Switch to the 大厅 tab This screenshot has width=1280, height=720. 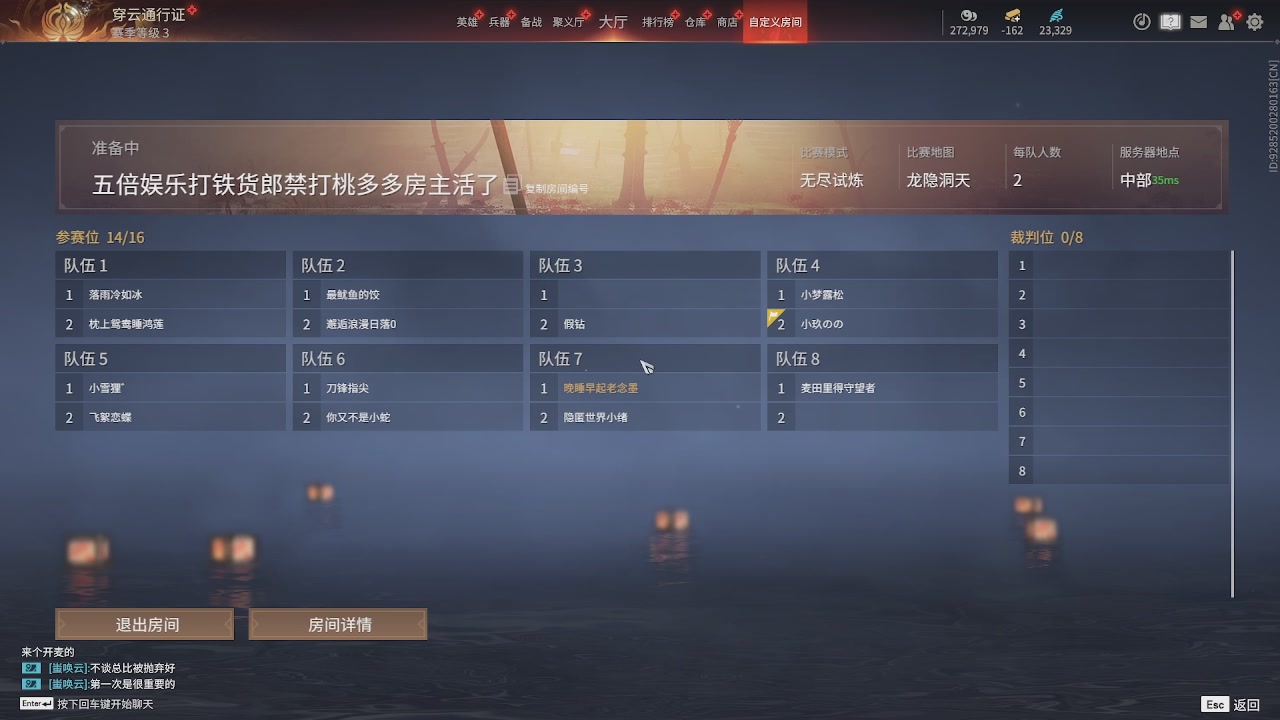[x=613, y=20]
